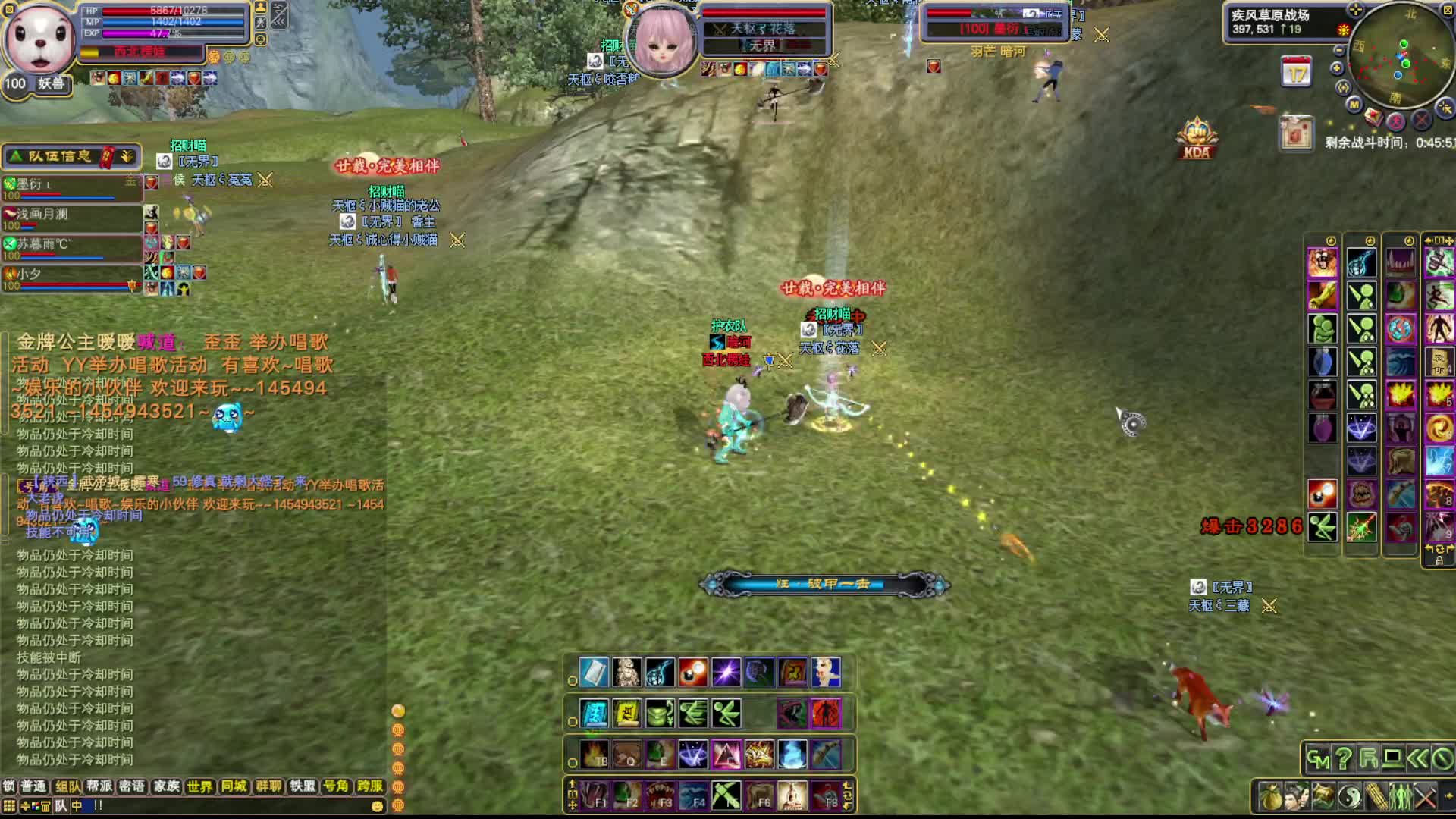Use the yellow talisman scroll skill
This screenshot has width=1456, height=819.
click(626, 714)
